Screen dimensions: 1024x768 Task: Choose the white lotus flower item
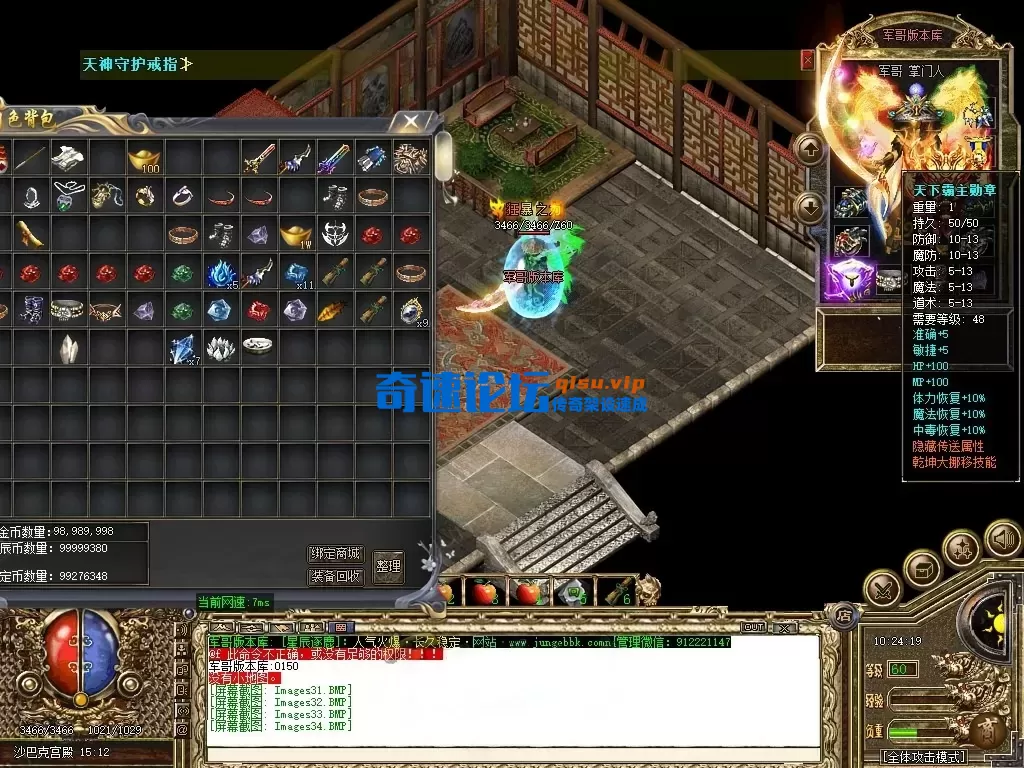[x=220, y=348]
